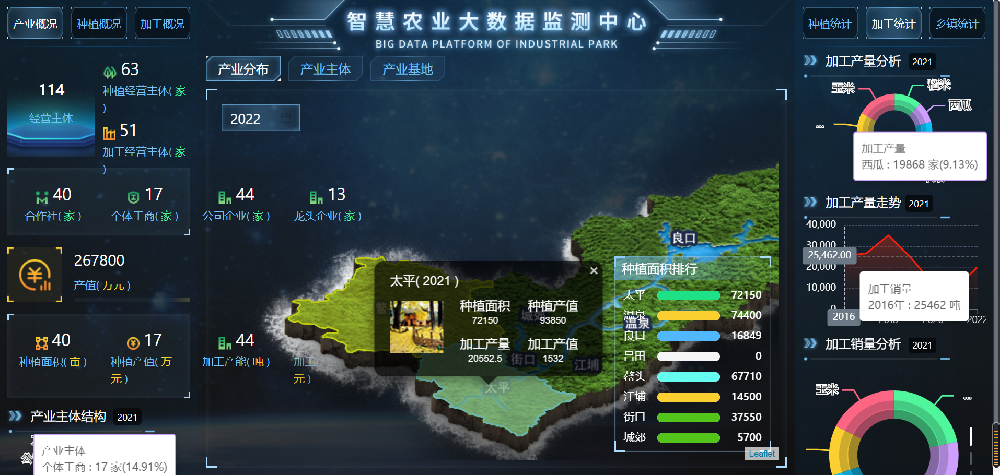This screenshot has width=1000, height=476.
Task: Open the 2022 year picker
Action: (260, 118)
